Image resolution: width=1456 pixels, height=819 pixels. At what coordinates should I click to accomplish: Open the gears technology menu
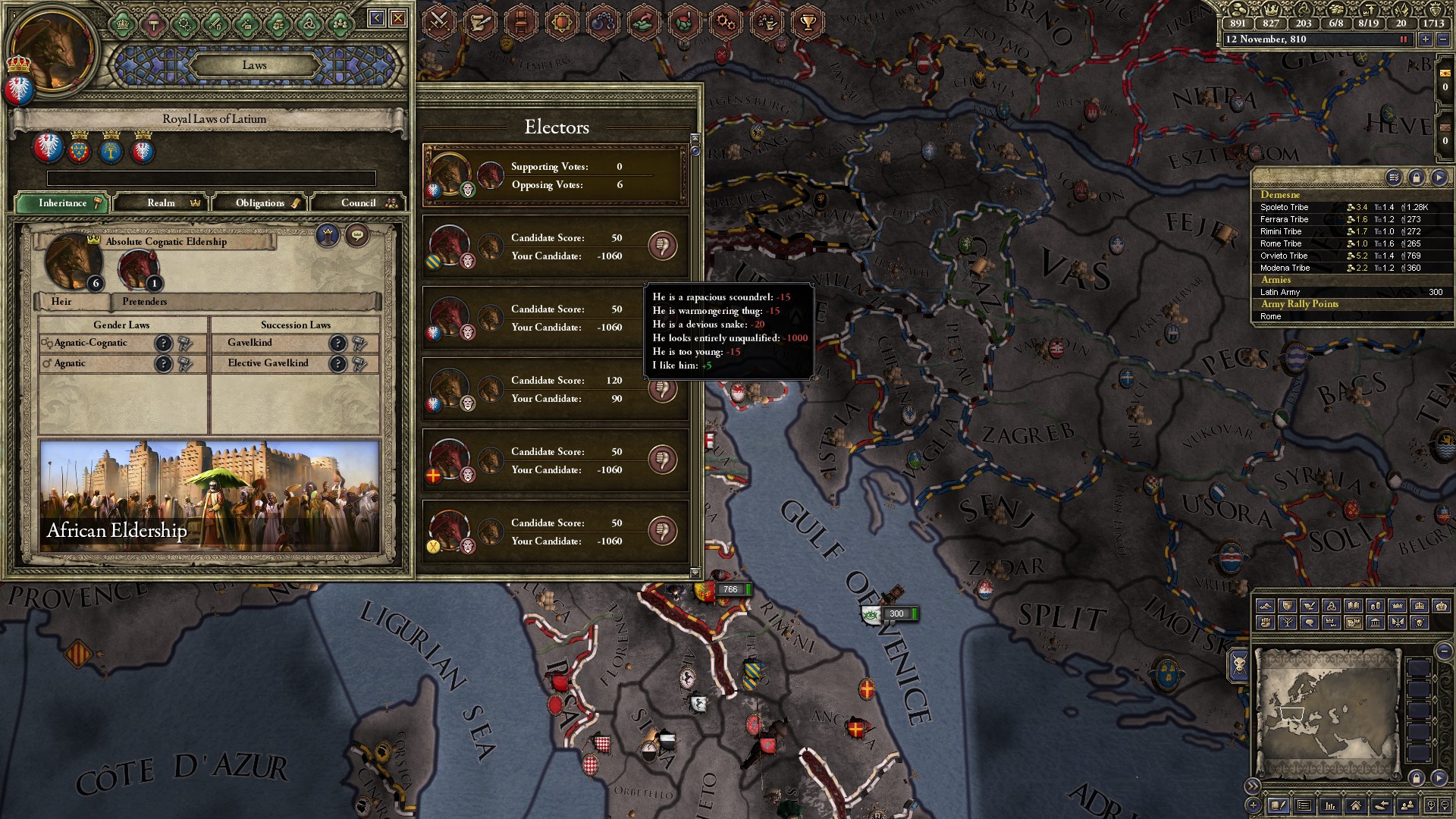[x=726, y=22]
